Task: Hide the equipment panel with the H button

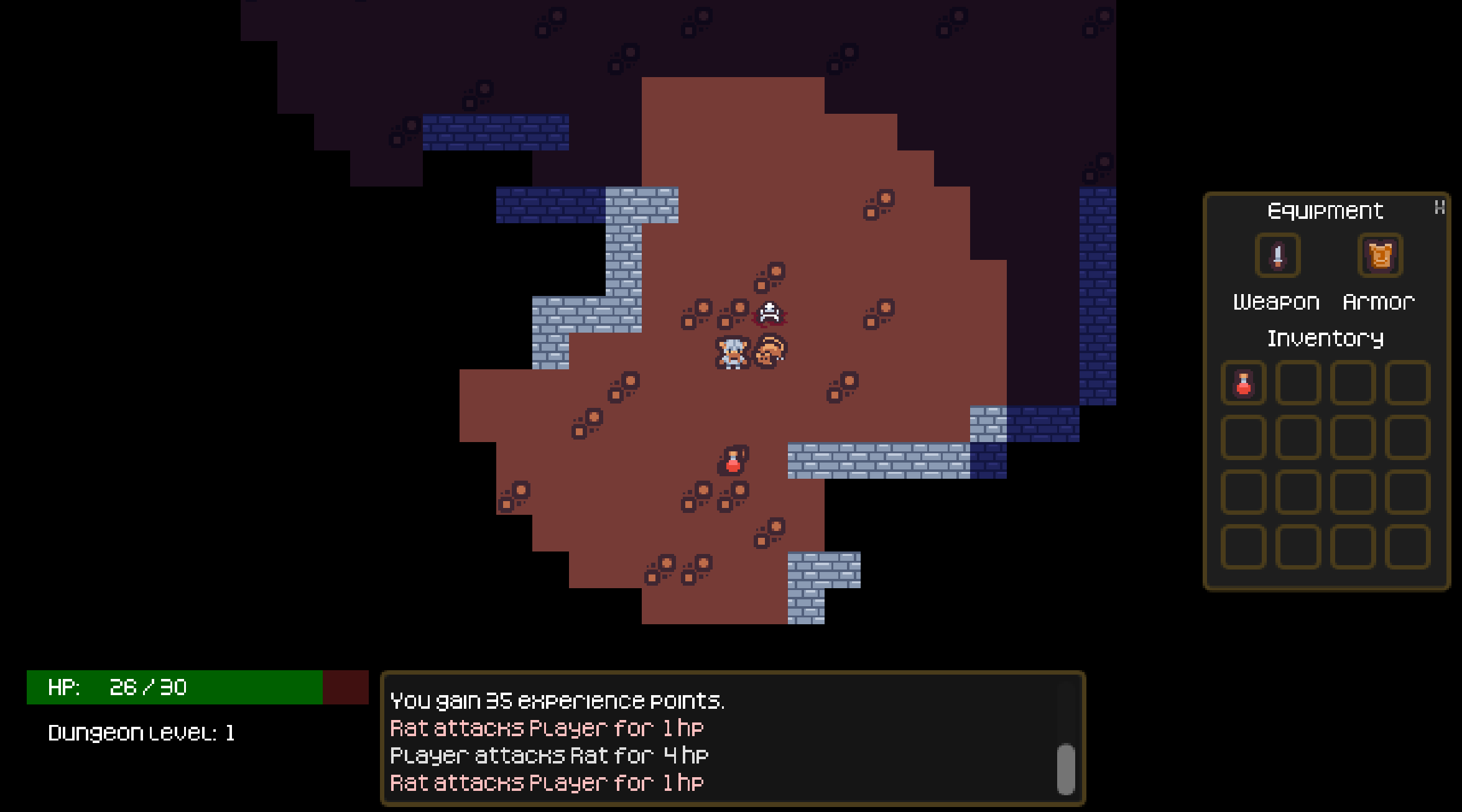Action: (x=1439, y=208)
